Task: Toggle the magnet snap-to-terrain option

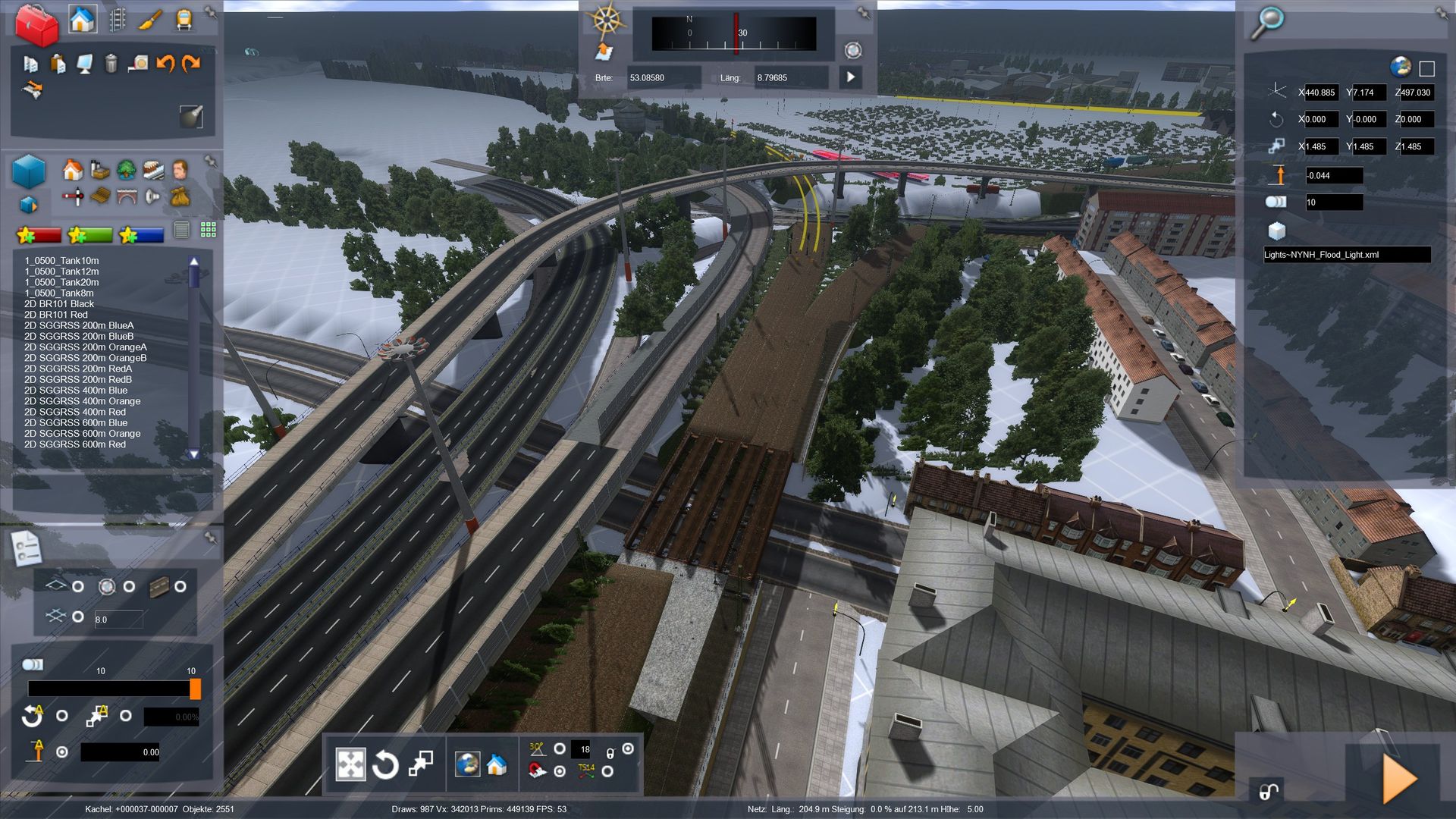Action: coord(559,771)
